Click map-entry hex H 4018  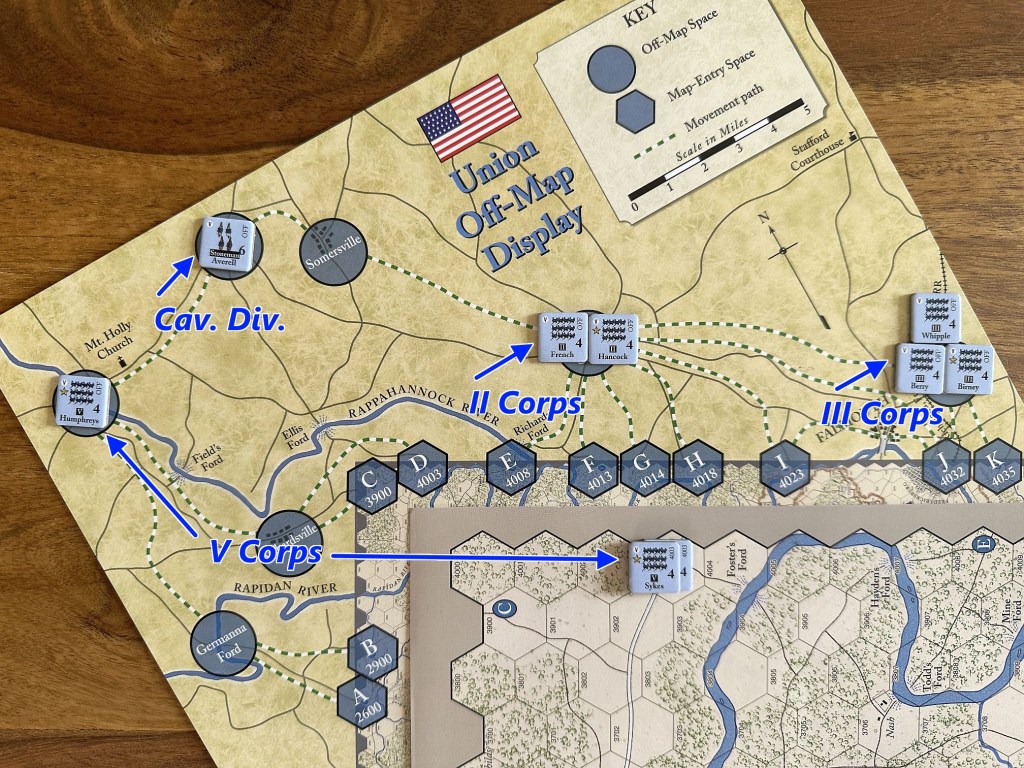pos(697,469)
